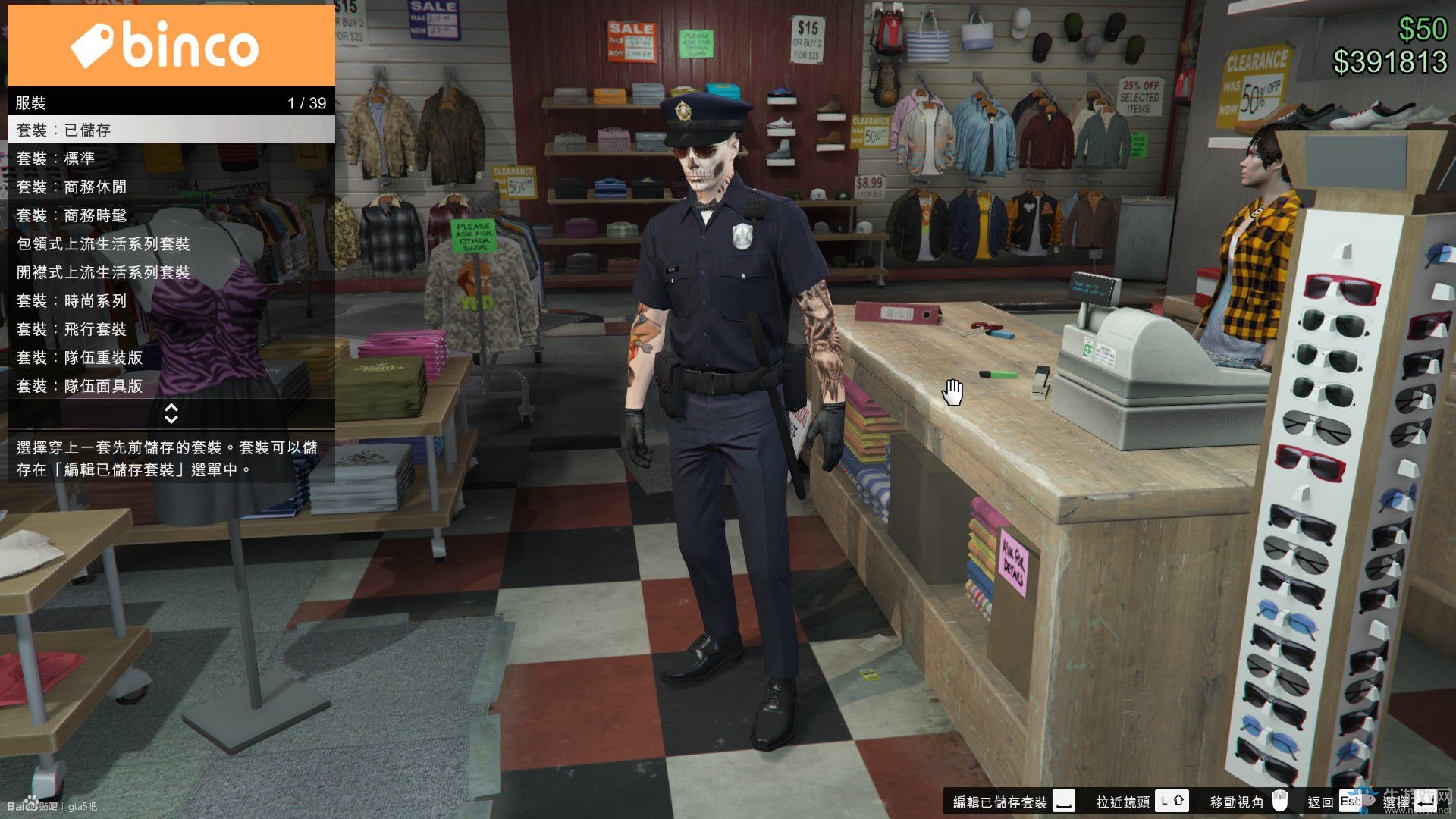Click the down chevron to scroll outfit list
The width and height of the screenshot is (1456, 819).
[x=172, y=419]
